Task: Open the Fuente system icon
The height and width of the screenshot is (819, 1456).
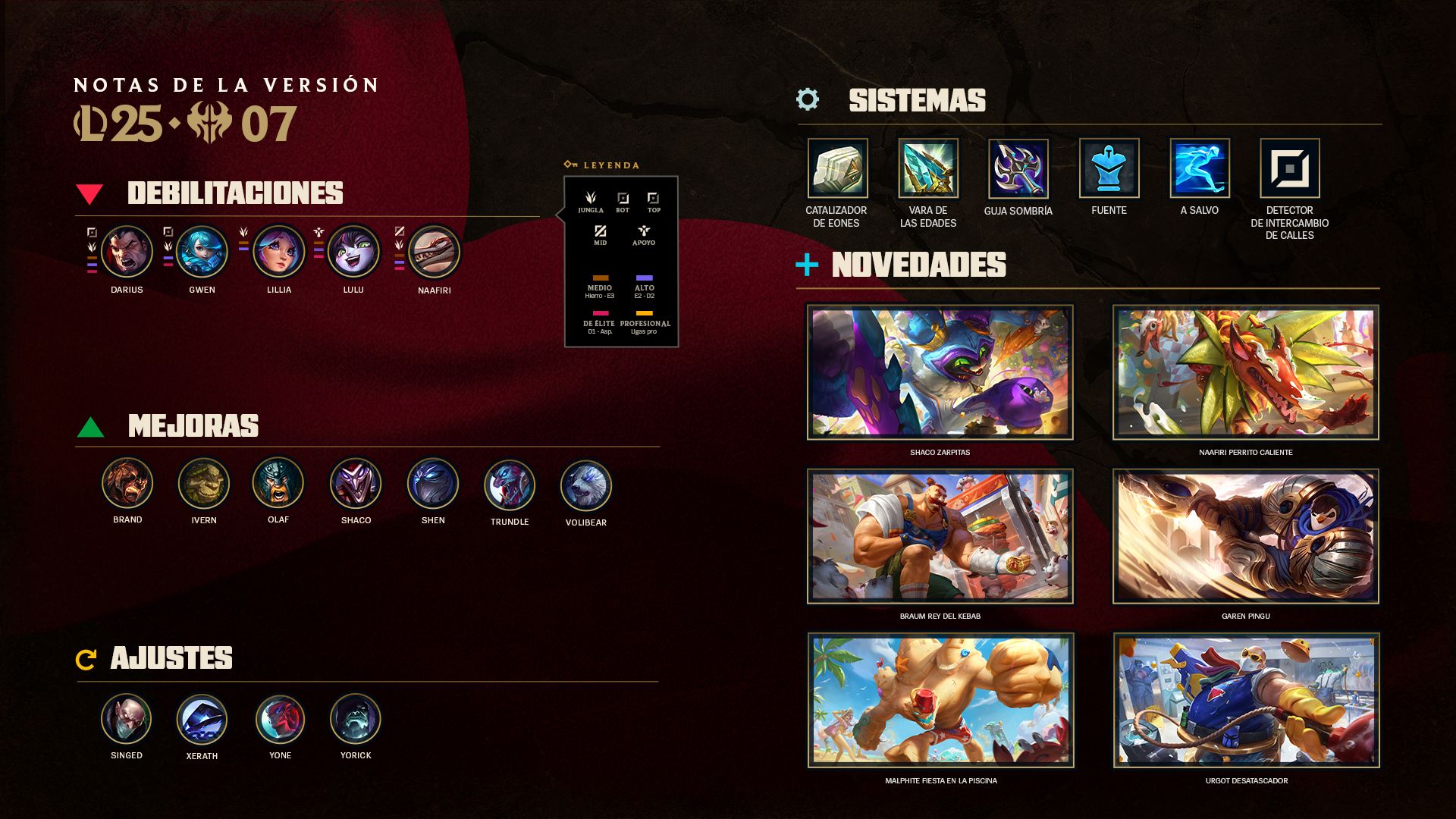Action: pyautogui.click(x=1109, y=168)
